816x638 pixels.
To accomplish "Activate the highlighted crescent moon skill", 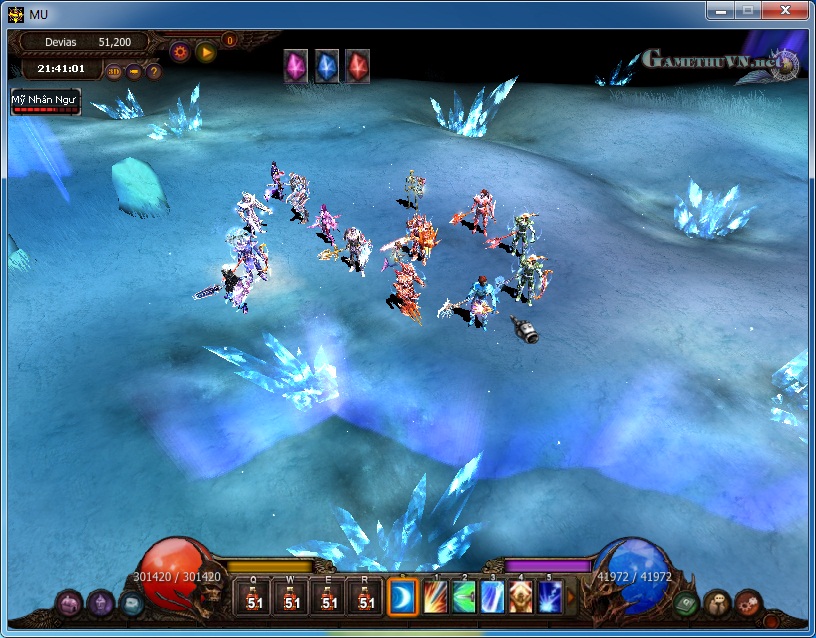I will point(403,598).
